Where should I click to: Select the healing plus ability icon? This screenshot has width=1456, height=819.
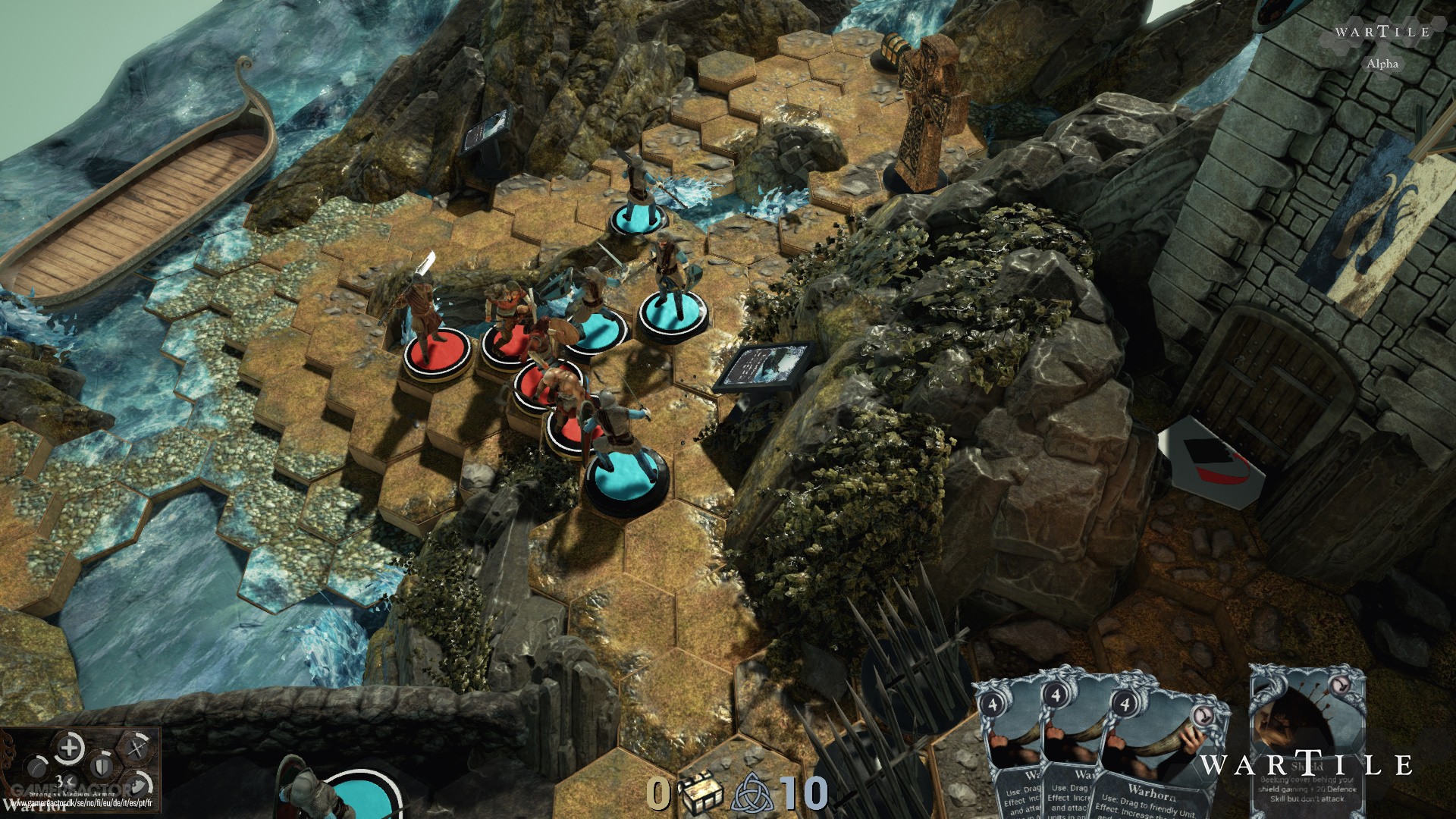(70, 748)
